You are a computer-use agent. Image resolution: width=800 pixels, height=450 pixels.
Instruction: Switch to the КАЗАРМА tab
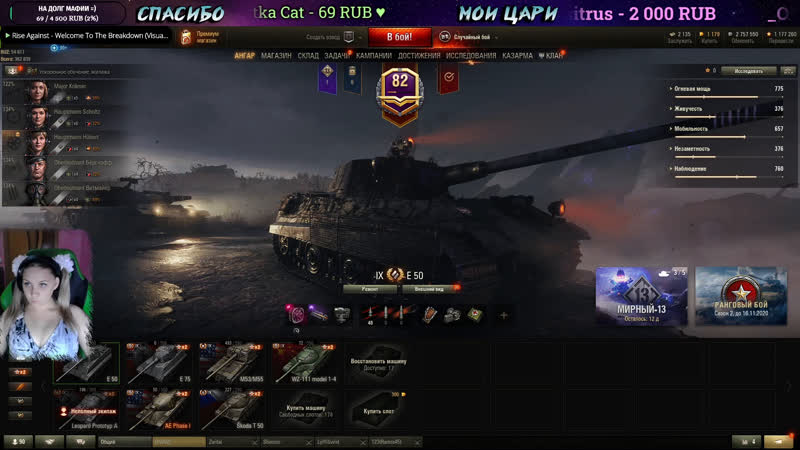[x=518, y=56]
